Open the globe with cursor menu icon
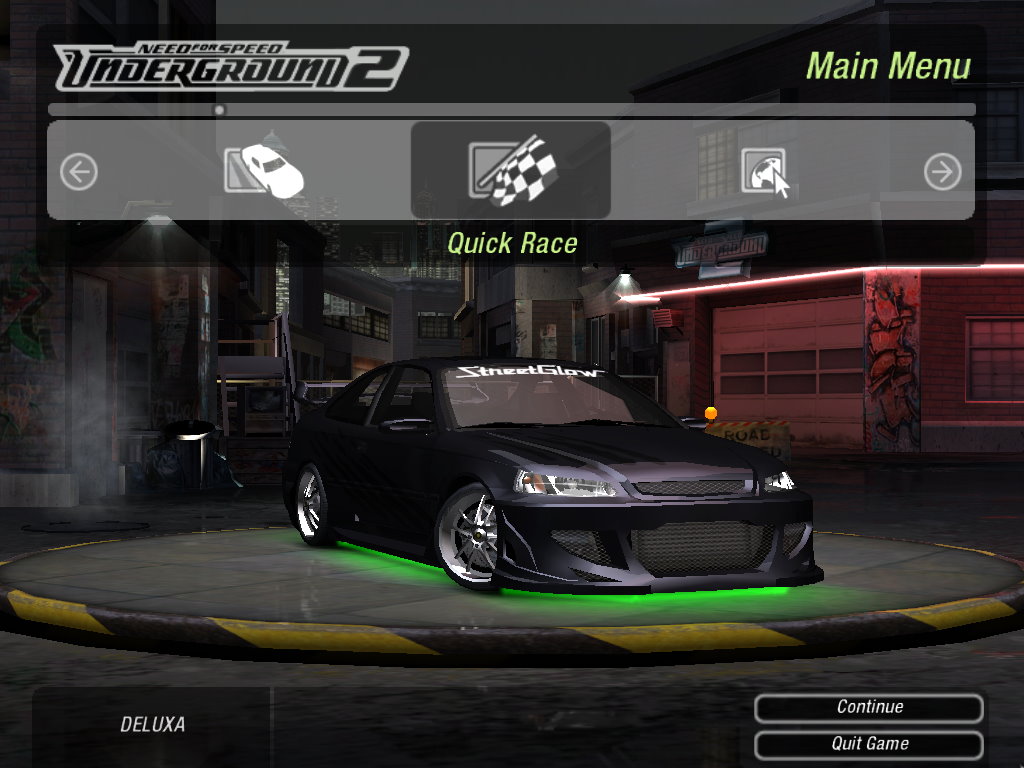Image resolution: width=1024 pixels, height=768 pixels. click(x=764, y=172)
